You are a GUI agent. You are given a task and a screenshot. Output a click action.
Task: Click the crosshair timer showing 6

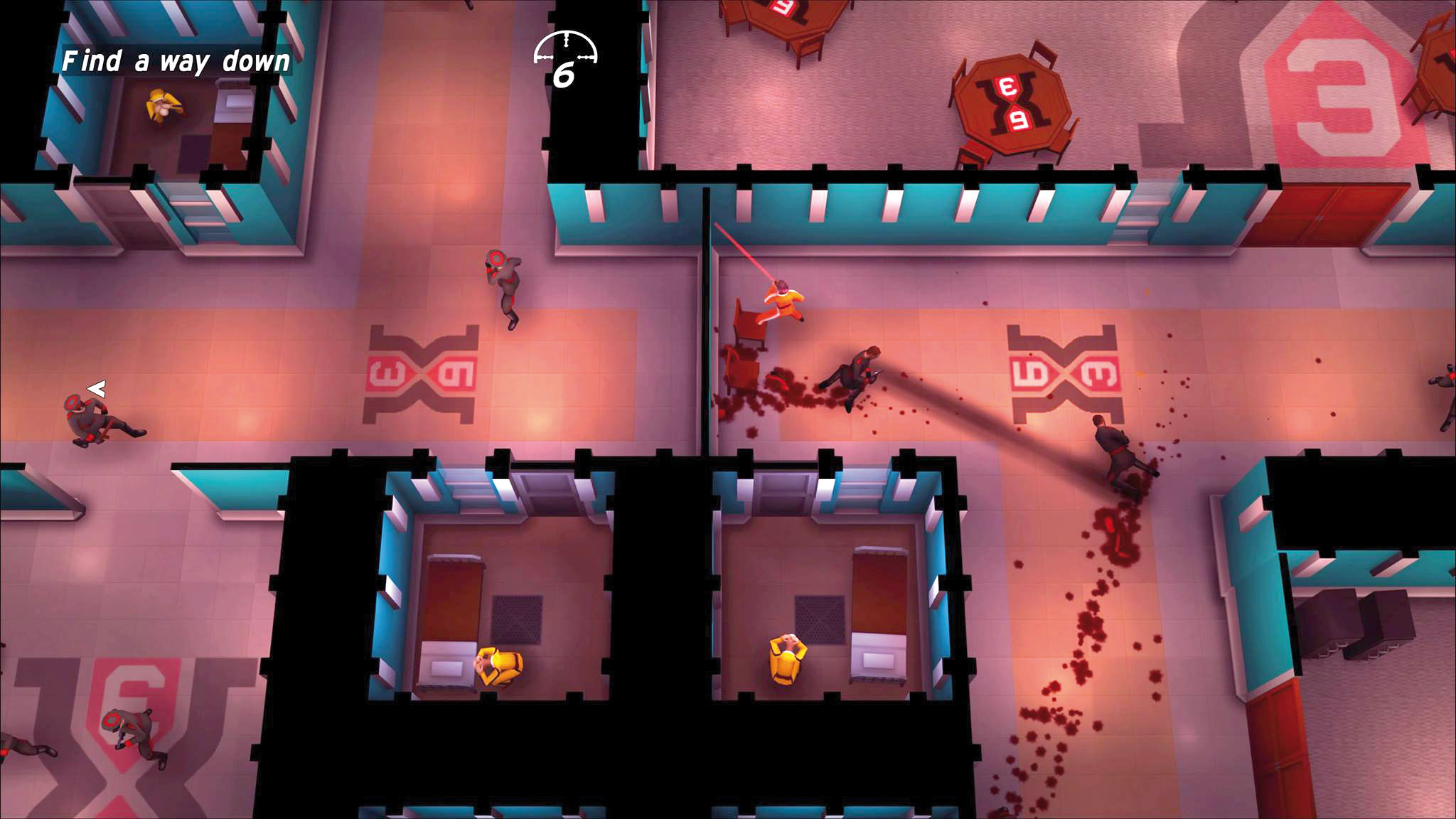[x=565, y=55]
